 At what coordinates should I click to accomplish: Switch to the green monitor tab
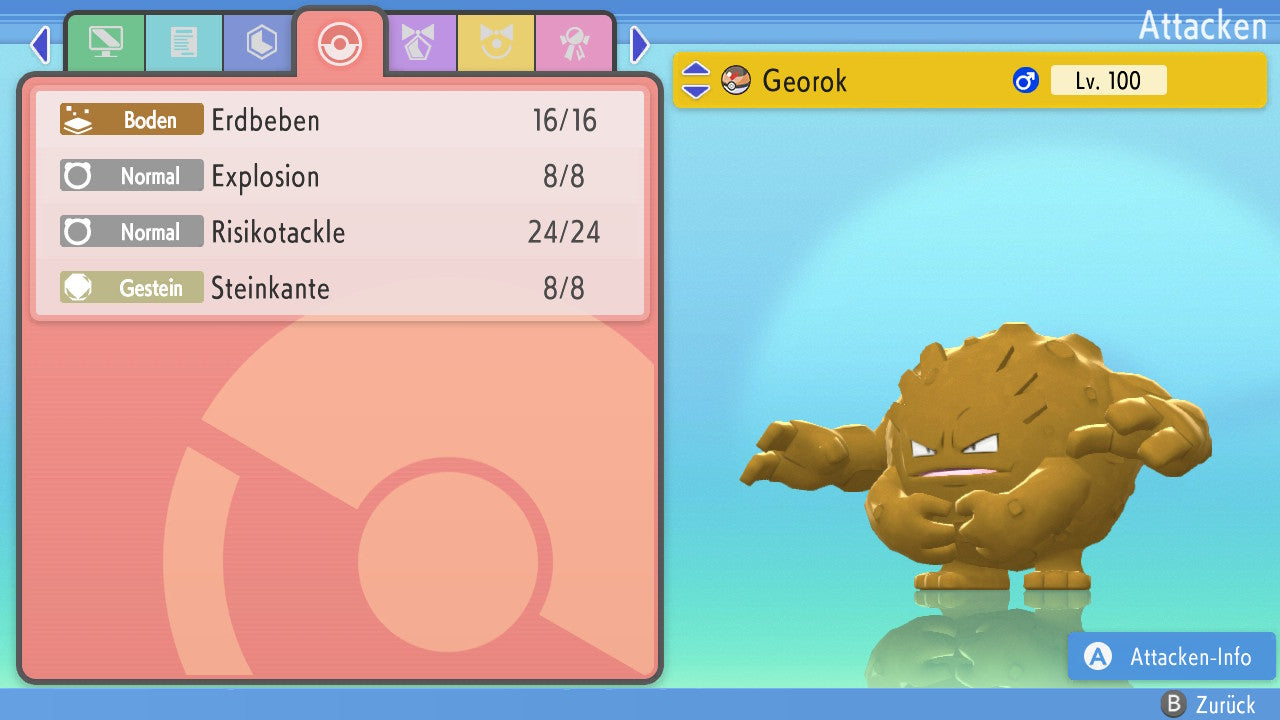[x=105, y=43]
